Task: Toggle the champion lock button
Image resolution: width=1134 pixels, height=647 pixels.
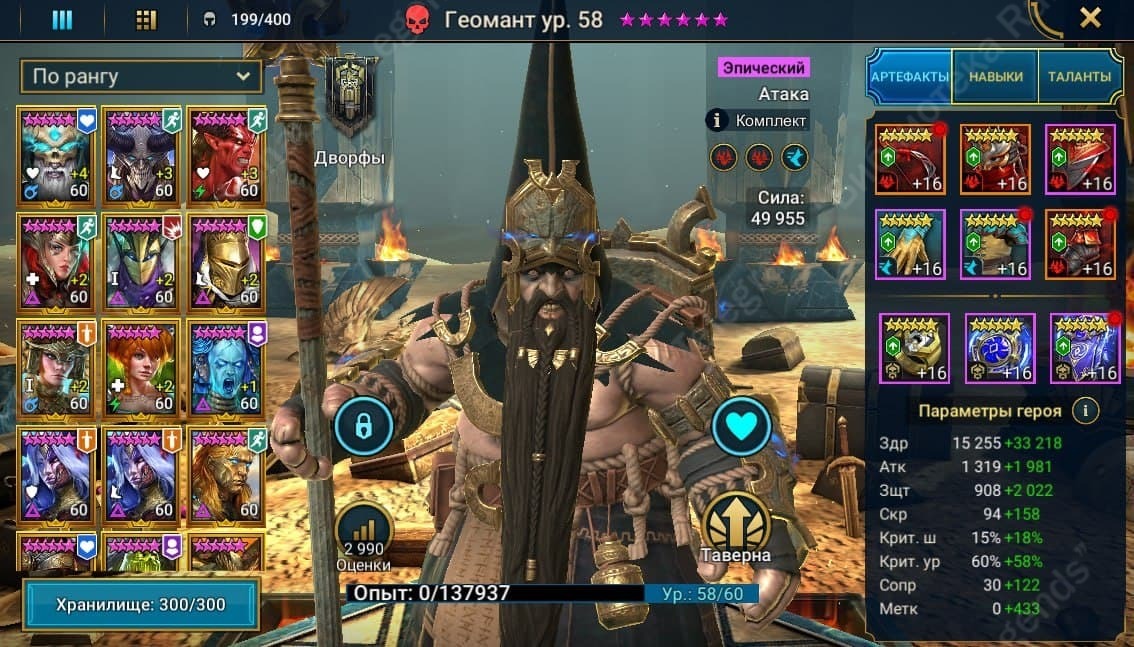Action: click(x=363, y=427)
